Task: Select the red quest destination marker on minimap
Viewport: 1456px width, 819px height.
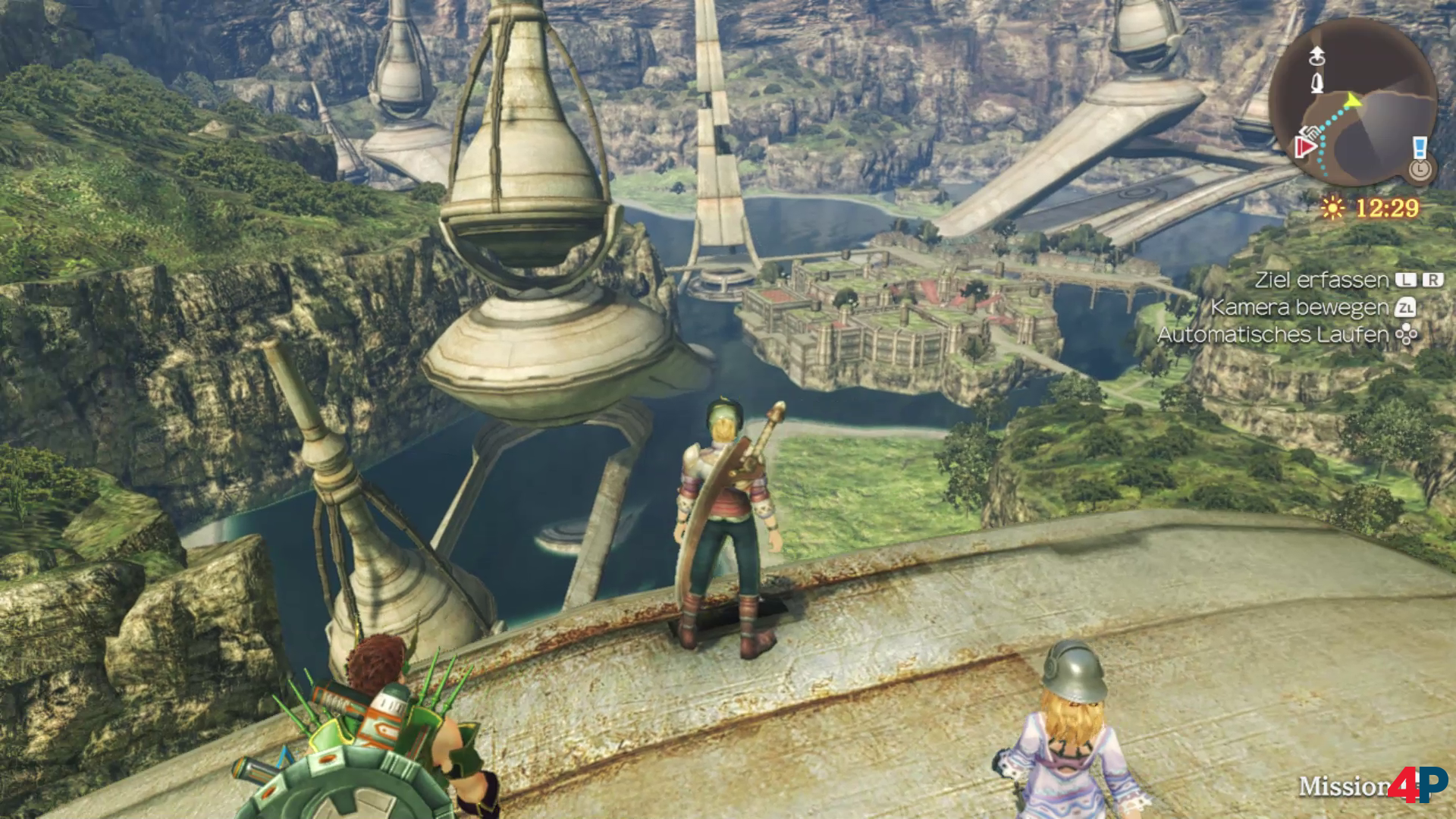Action: [x=1304, y=147]
